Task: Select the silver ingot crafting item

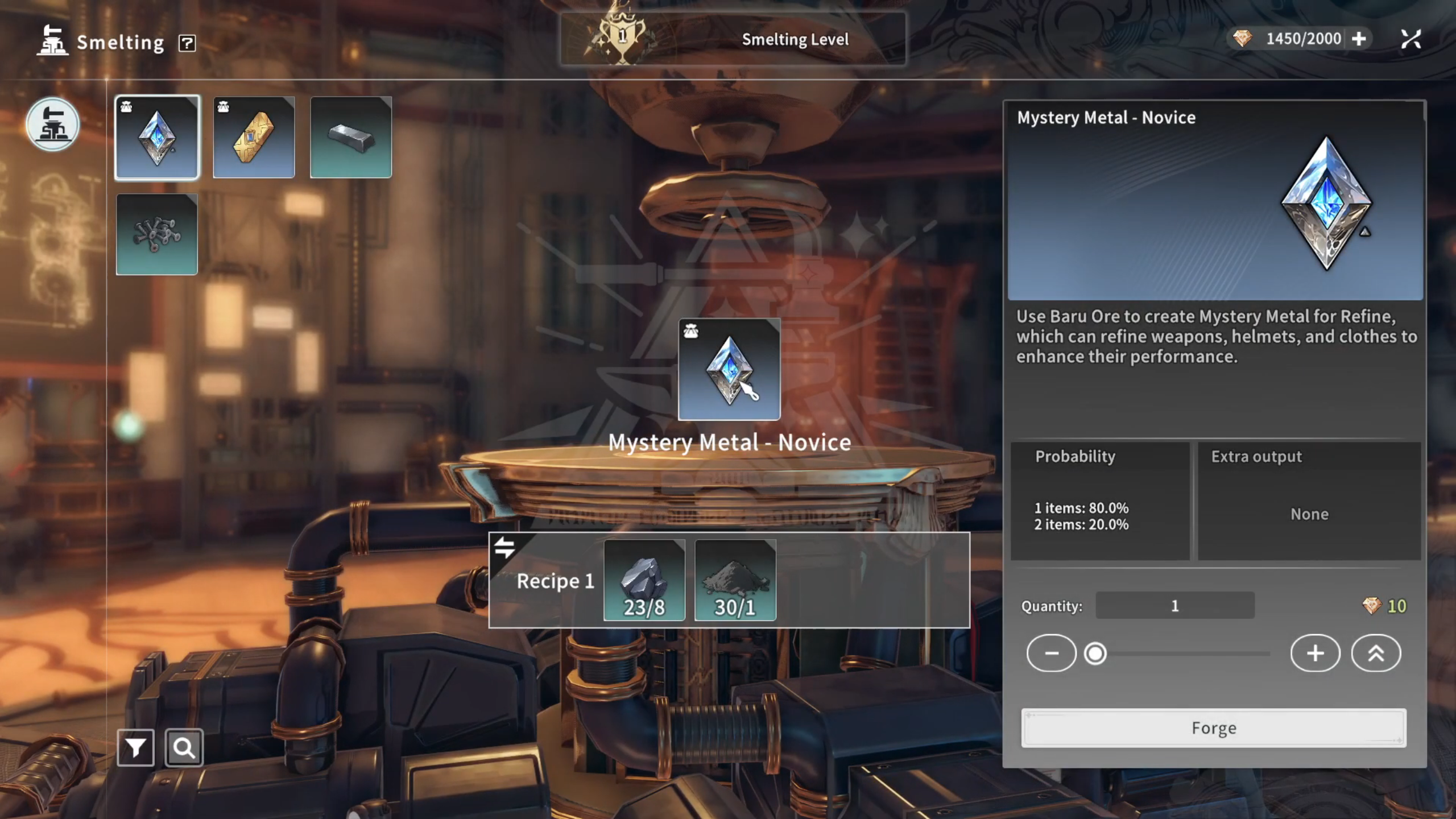Action: click(x=351, y=137)
